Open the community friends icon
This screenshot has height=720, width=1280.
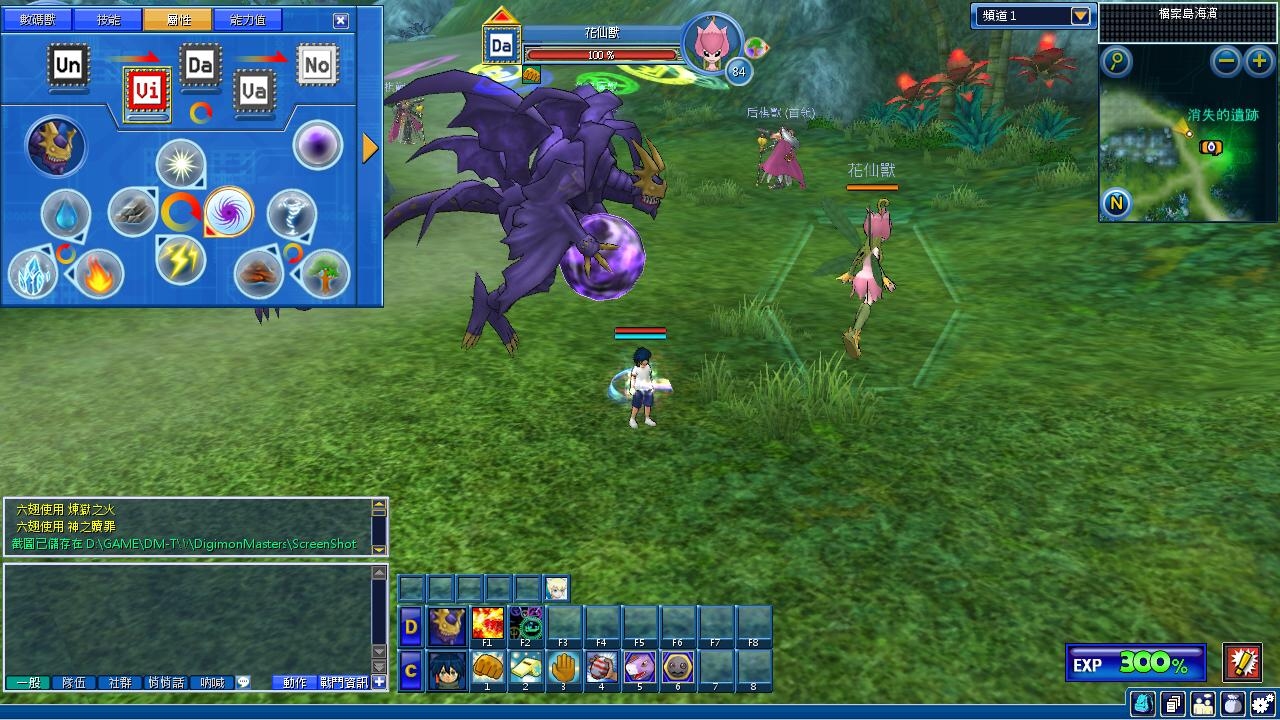click(1203, 703)
